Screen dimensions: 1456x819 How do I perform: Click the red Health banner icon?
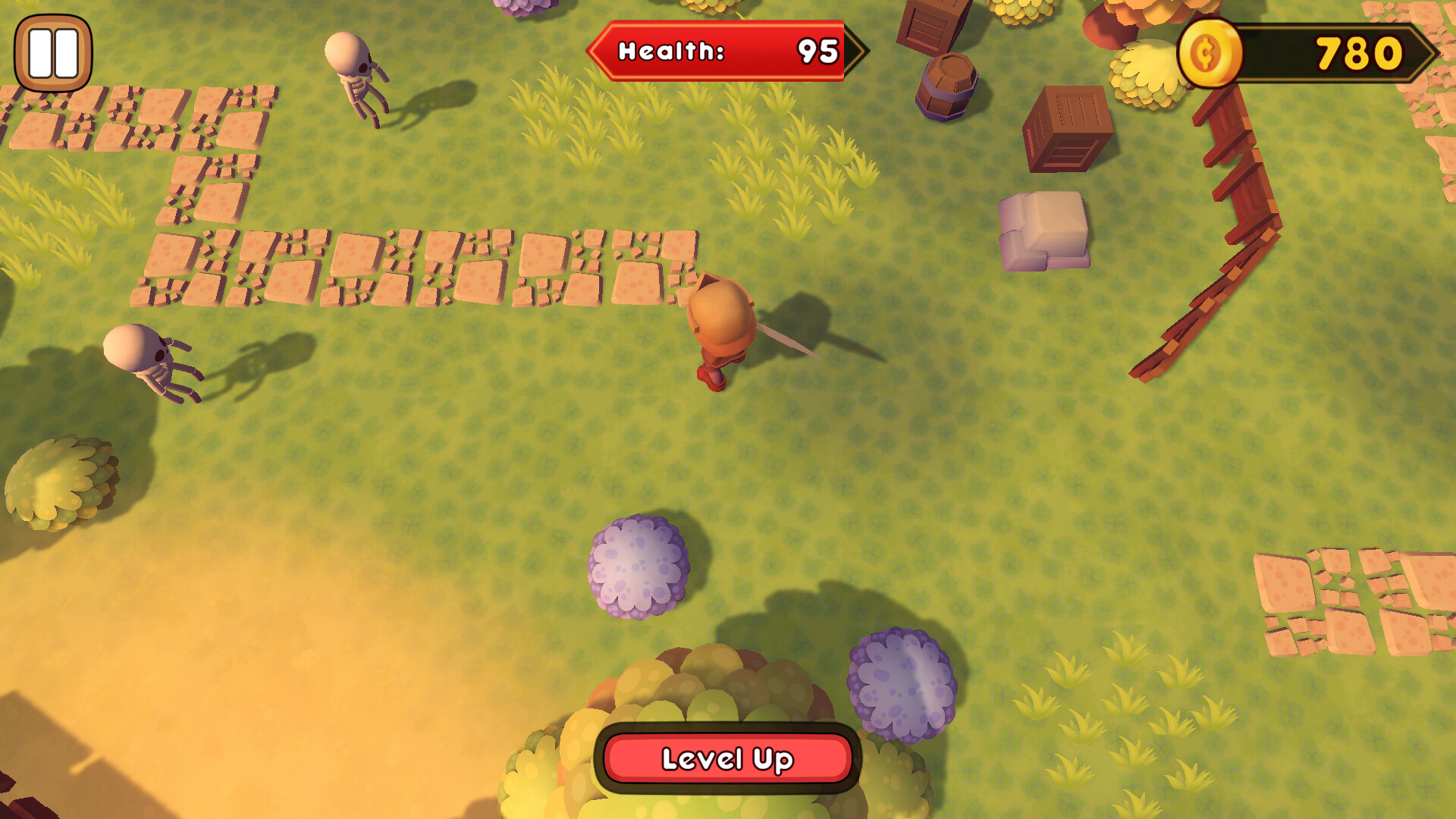682,52
